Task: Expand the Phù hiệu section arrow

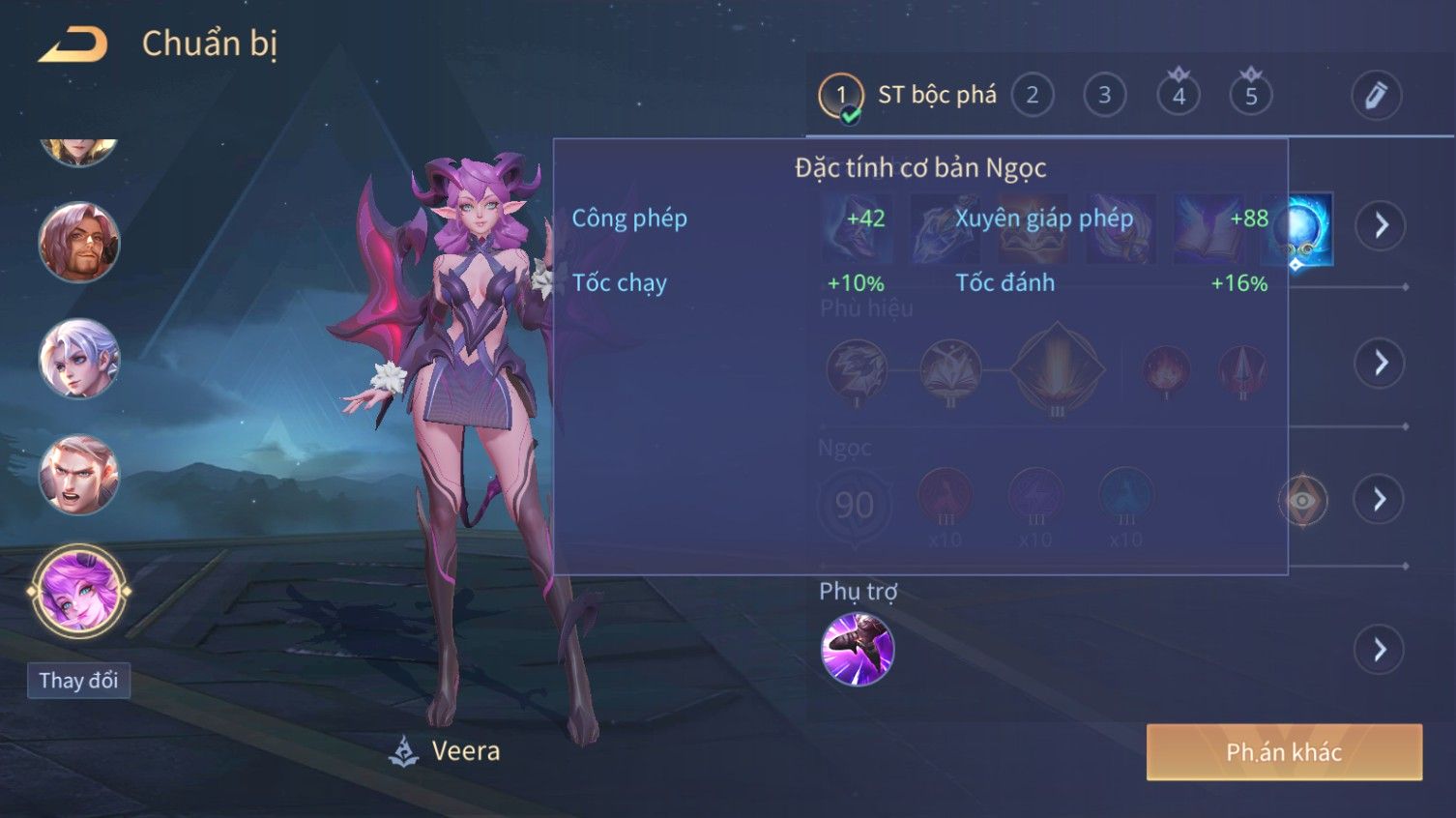Action: (x=1380, y=363)
